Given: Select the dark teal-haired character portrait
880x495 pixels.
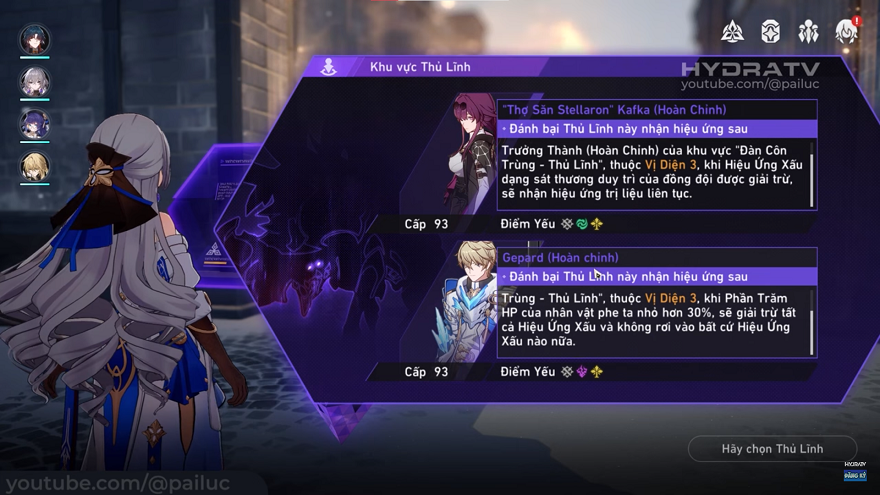Looking at the screenshot, I should [35, 39].
